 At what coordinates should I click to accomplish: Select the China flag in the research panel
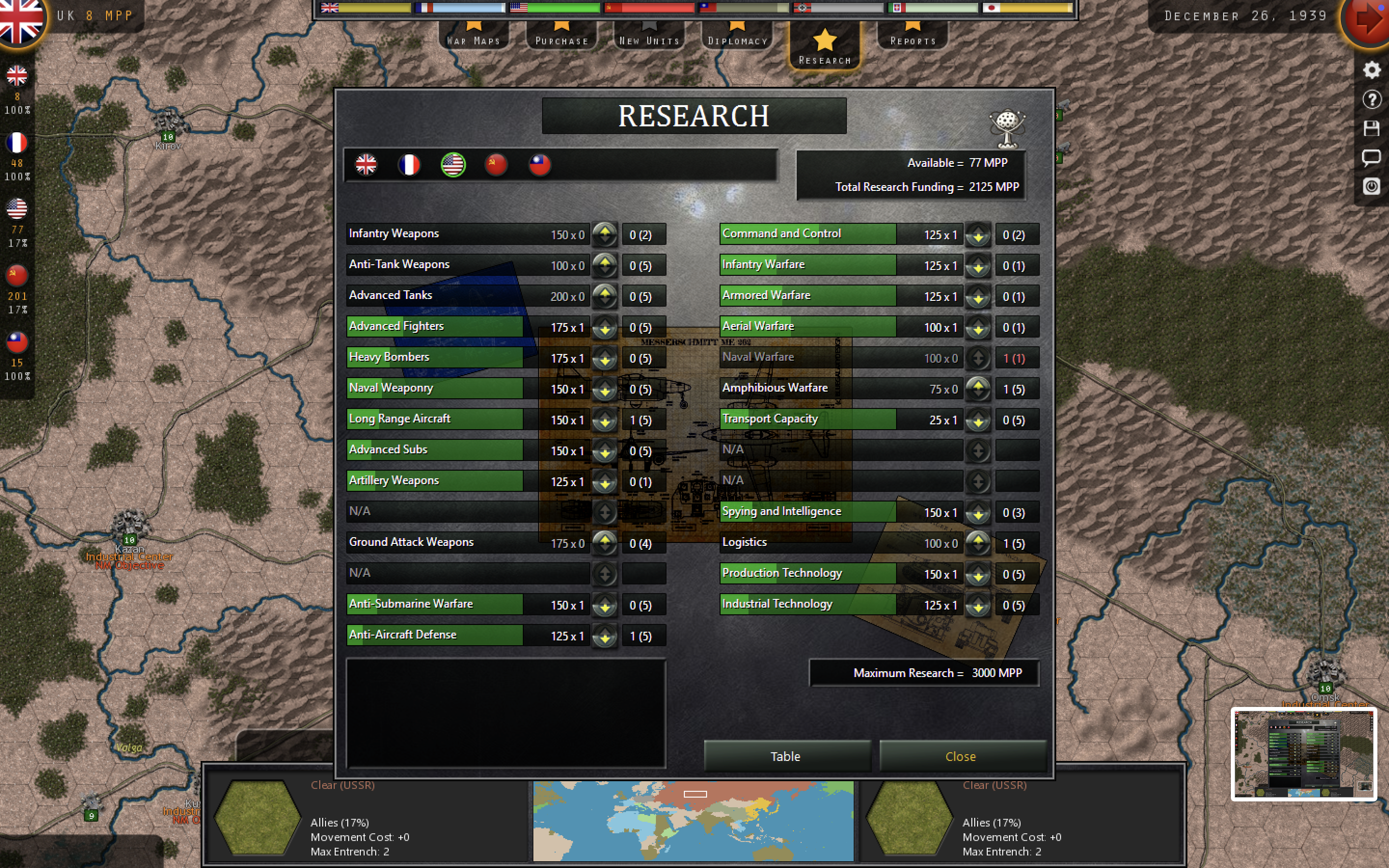(540, 165)
